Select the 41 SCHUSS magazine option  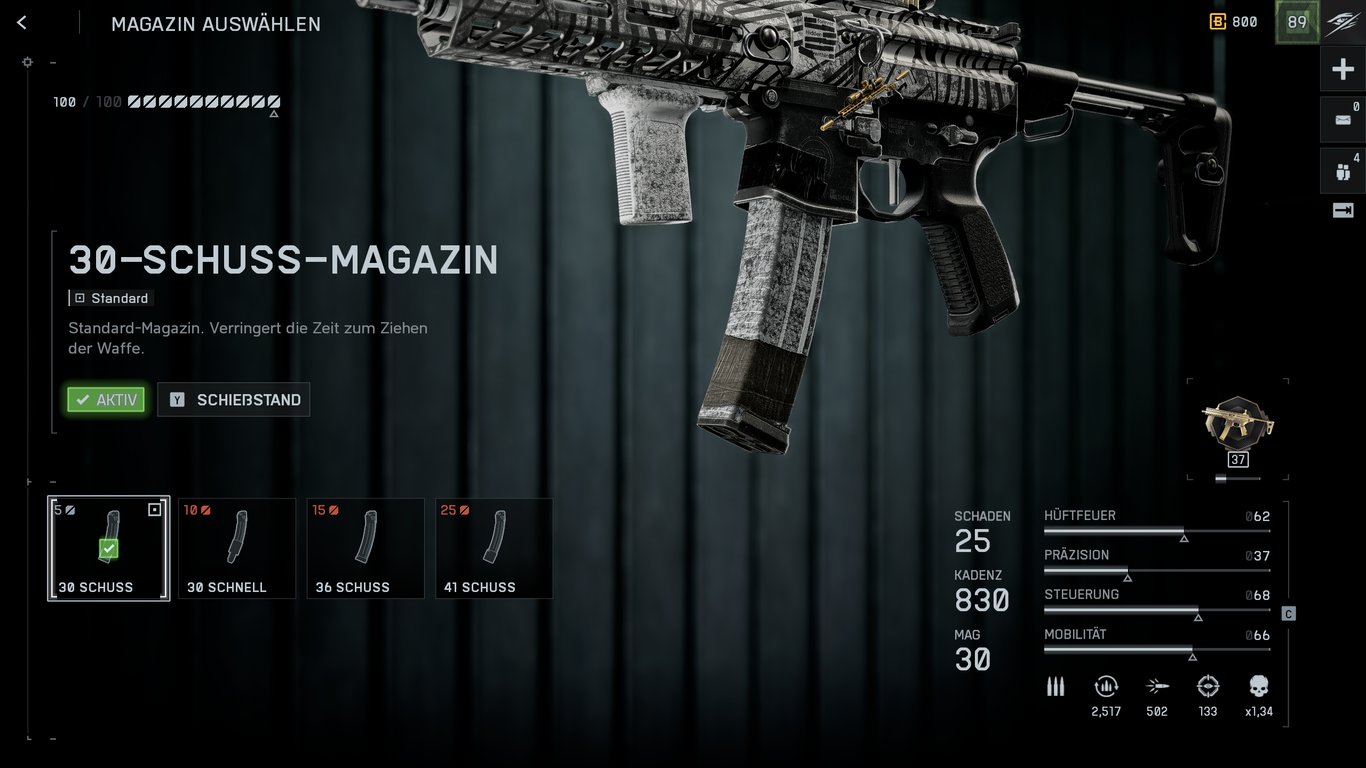pos(494,548)
